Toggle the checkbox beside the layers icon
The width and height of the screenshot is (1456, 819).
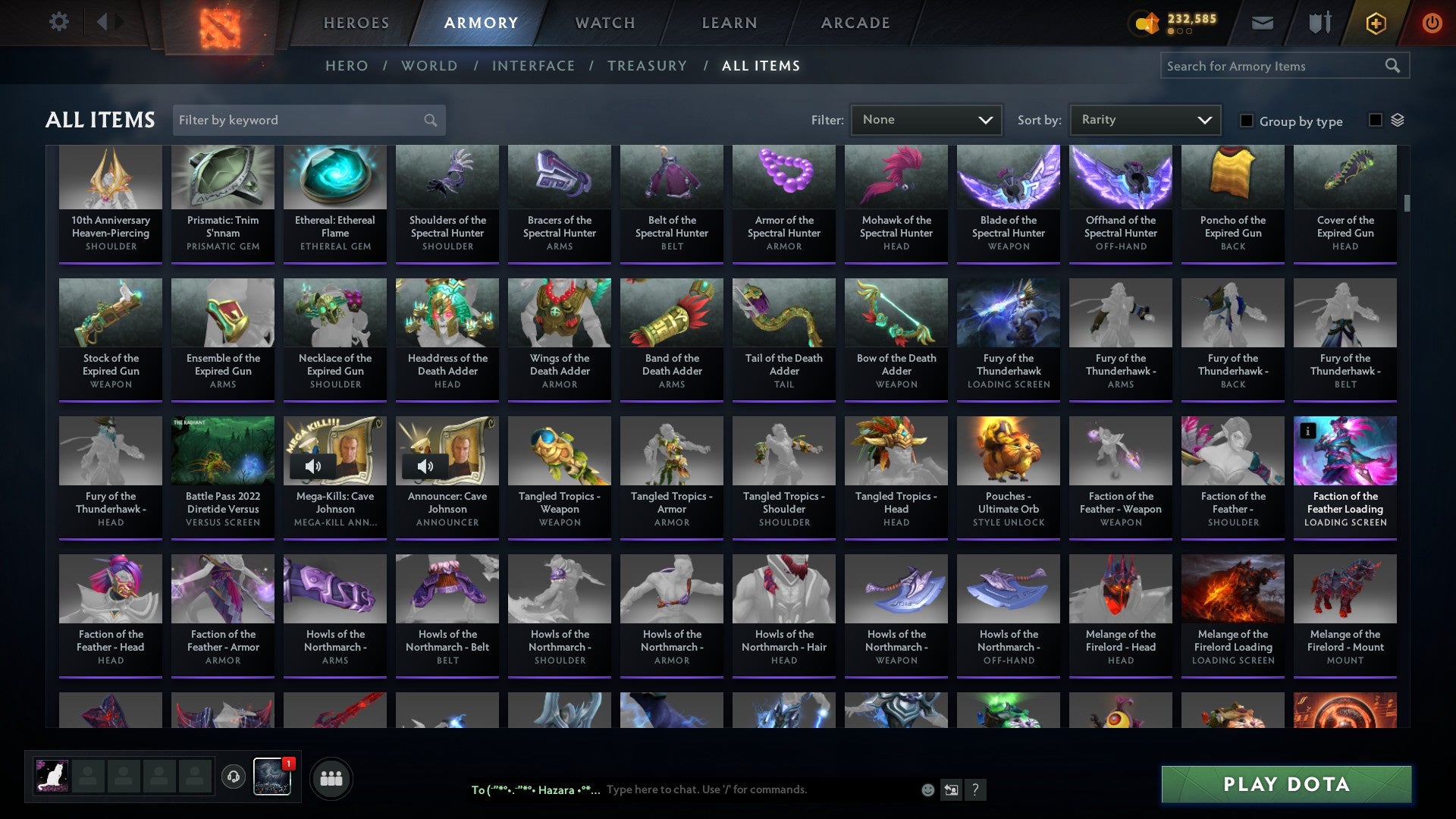point(1374,120)
